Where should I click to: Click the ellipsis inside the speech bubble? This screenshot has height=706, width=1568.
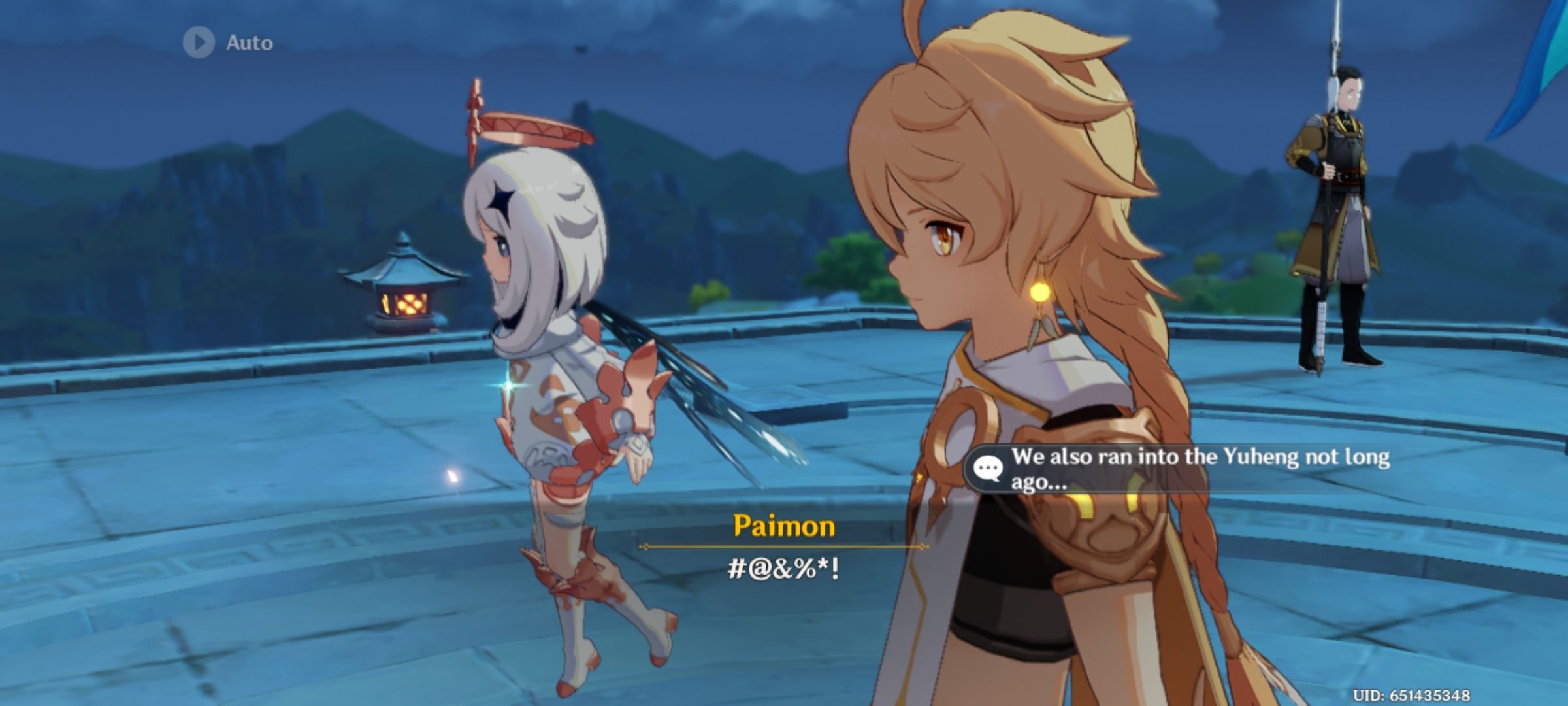point(990,467)
